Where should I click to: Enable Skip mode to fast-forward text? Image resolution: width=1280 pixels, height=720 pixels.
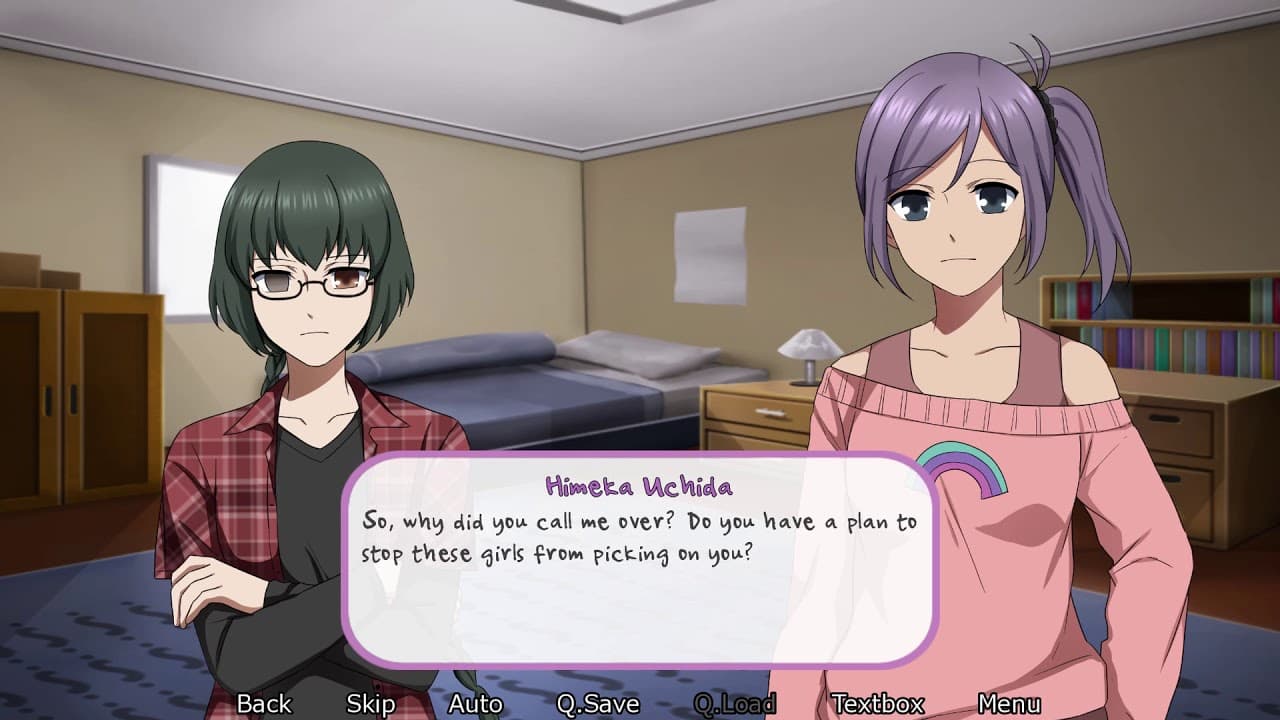pos(370,704)
